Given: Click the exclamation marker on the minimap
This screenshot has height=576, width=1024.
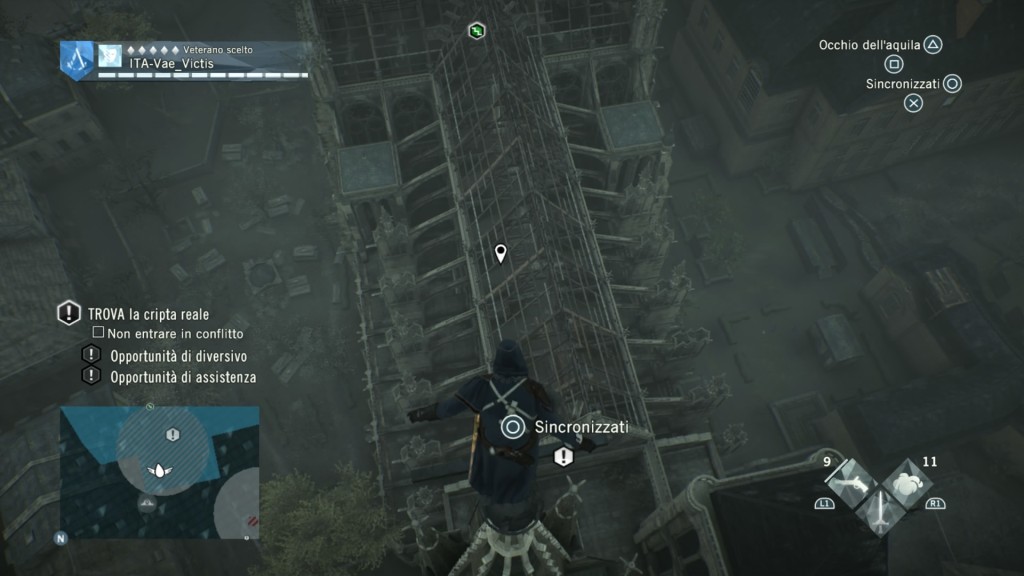Looking at the screenshot, I should [x=173, y=435].
